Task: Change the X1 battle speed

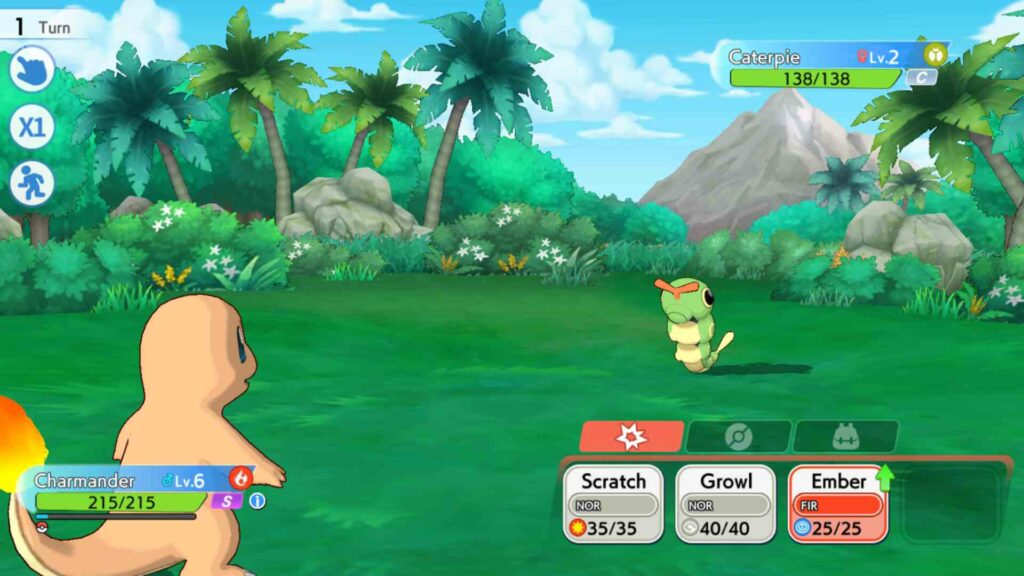Action: [x=32, y=128]
